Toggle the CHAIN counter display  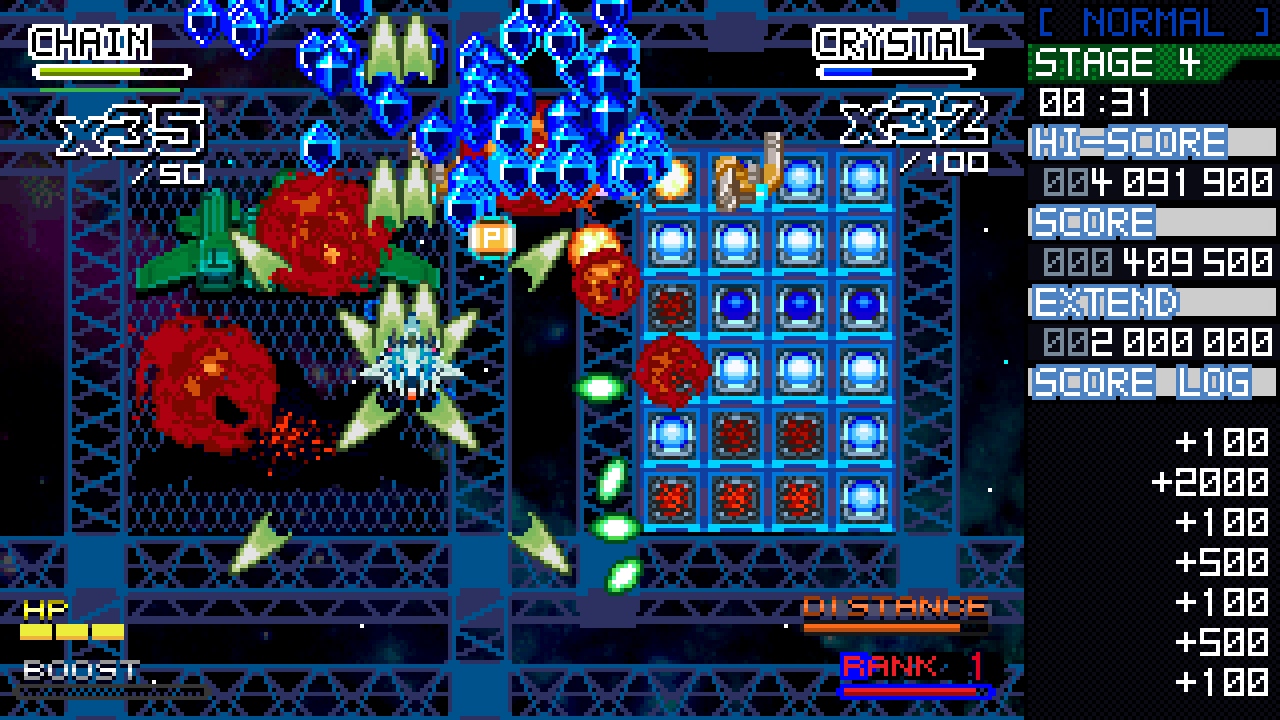point(90,42)
